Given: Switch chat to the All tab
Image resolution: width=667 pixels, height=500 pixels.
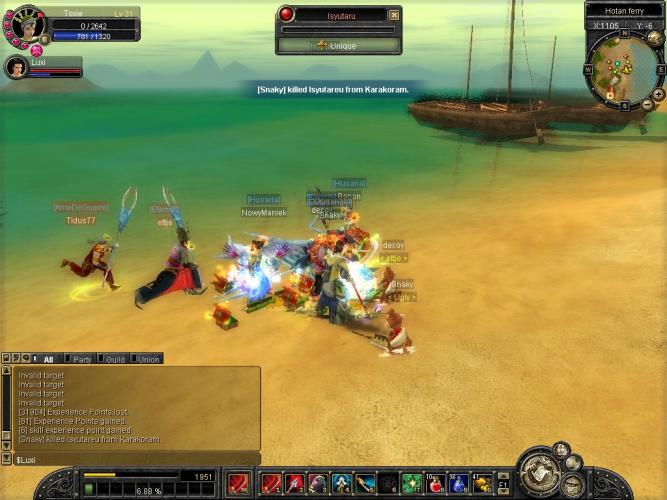Looking at the screenshot, I should pyautogui.click(x=48, y=359).
